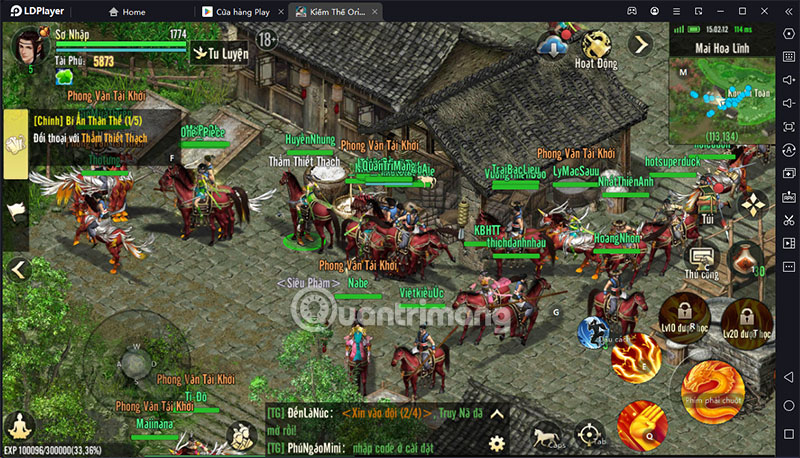800x458 pixels.
Task: Tap the Tu Luyện button
Action: (x=221, y=52)
